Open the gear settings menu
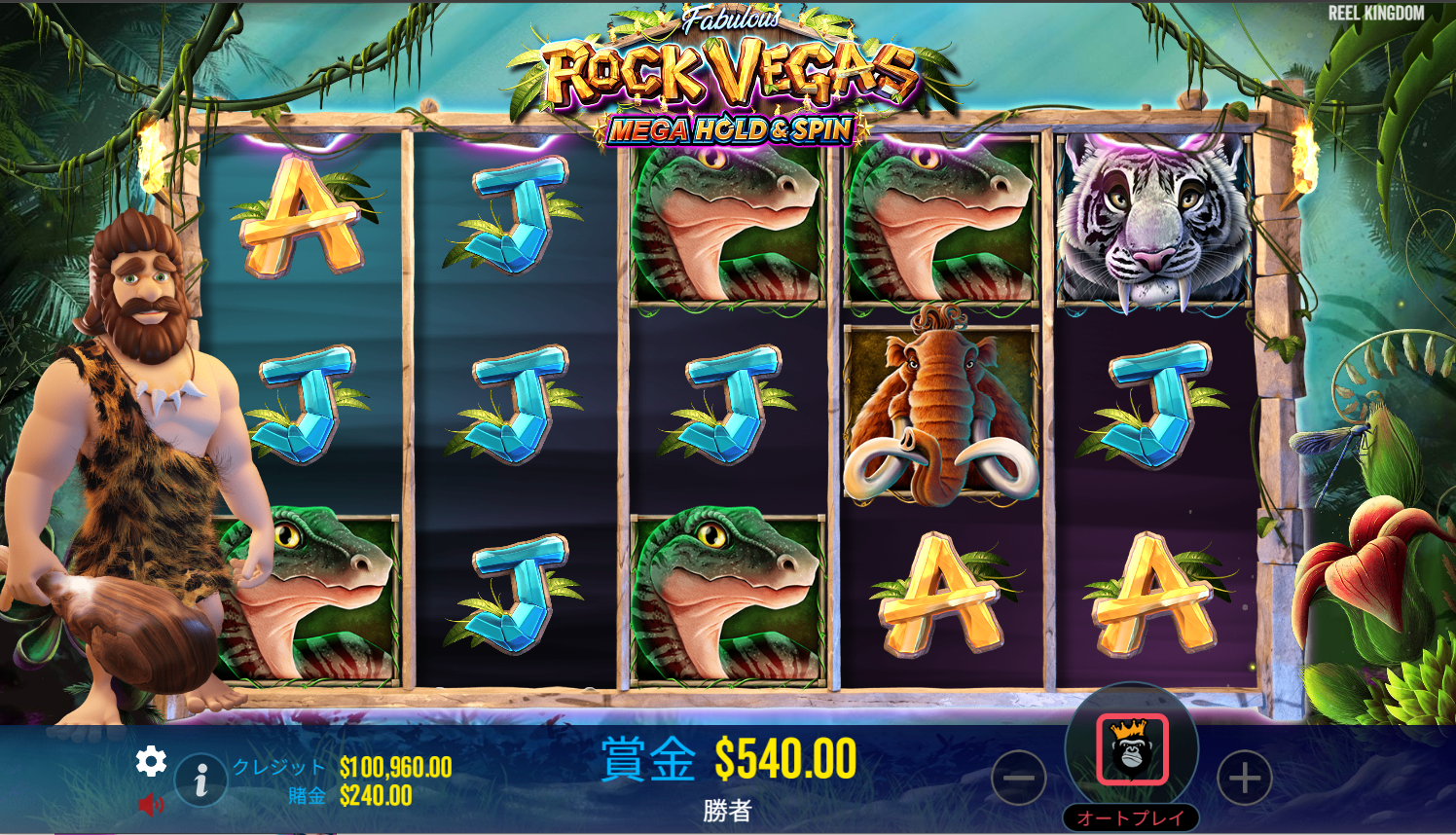 click(151, 761)
